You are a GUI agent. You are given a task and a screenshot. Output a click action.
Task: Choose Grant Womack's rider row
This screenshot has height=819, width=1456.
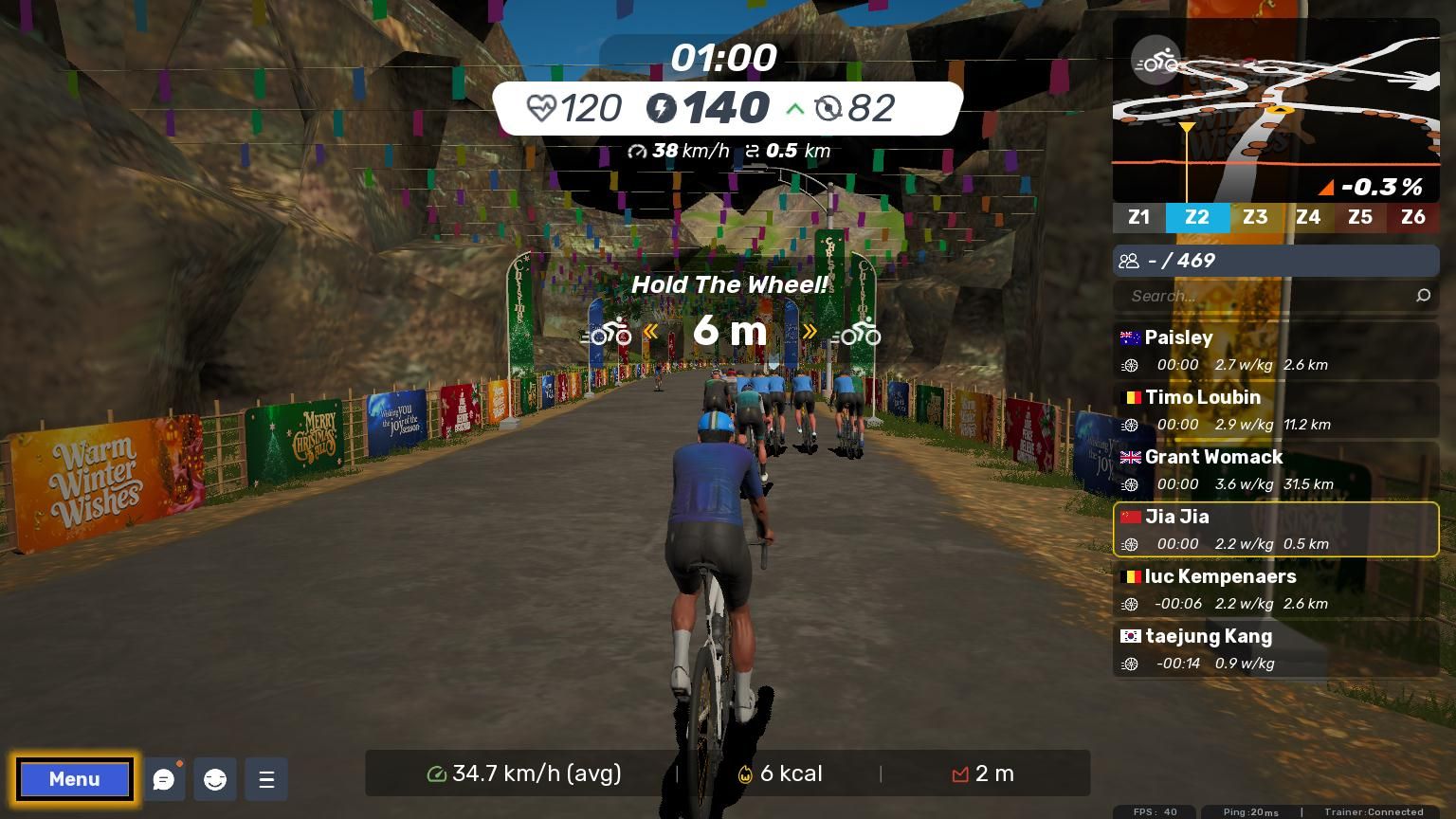[x=1276, y=469]
